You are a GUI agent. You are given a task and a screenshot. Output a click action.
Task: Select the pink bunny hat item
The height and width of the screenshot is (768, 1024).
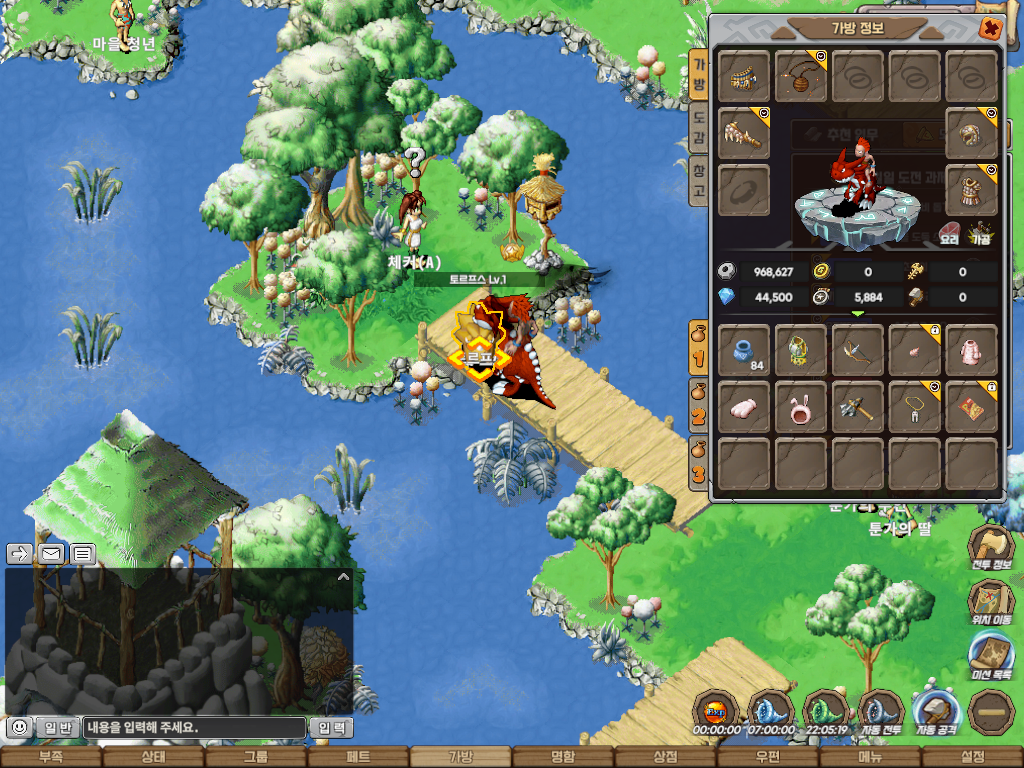tap(801, 407)
